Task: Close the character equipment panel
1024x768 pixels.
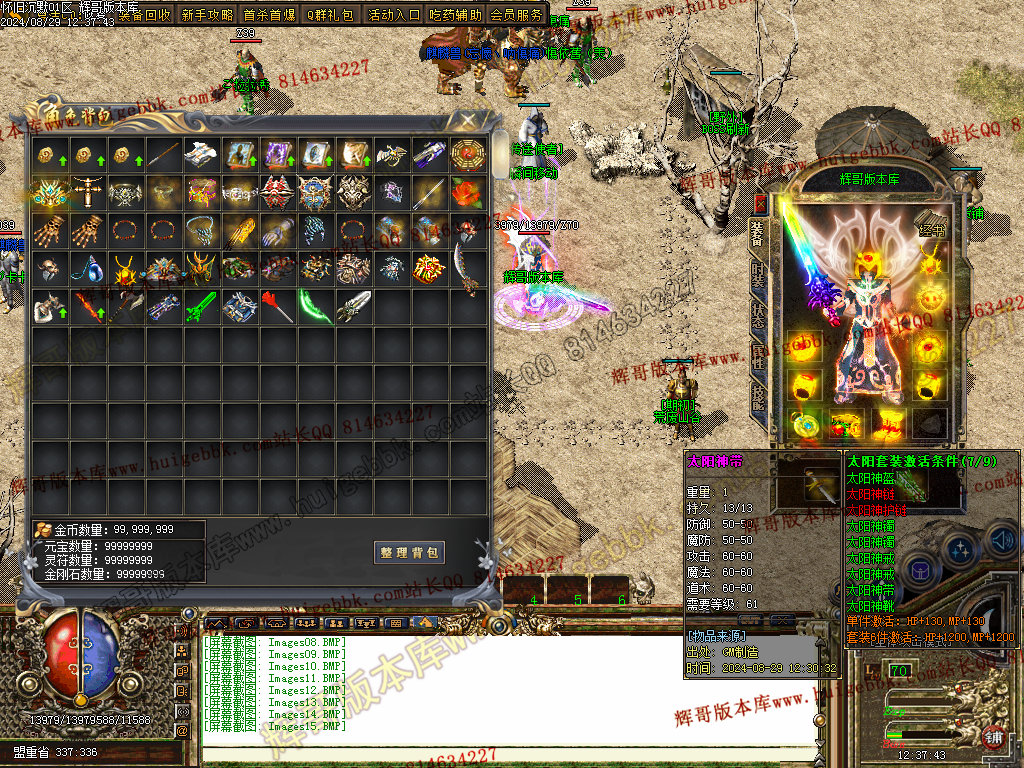Action: pyautogui.click(x=760, y=204)
